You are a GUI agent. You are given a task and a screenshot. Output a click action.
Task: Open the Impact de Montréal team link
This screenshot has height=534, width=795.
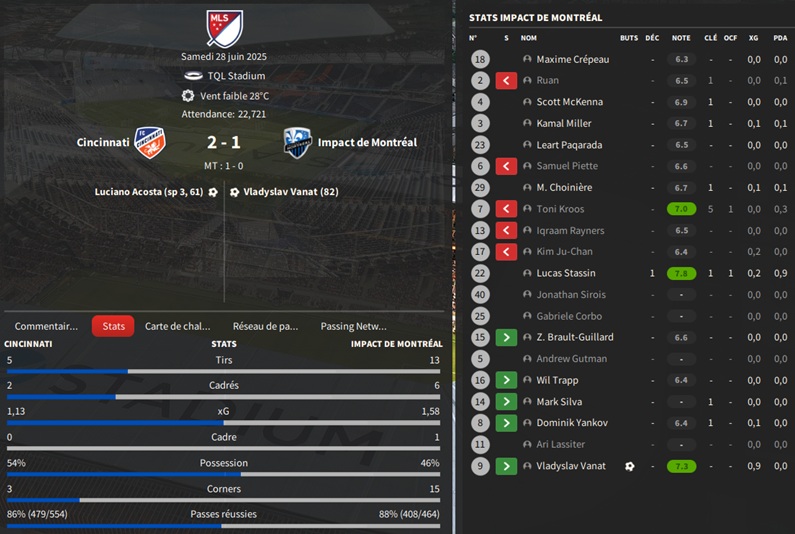[367, 142]
